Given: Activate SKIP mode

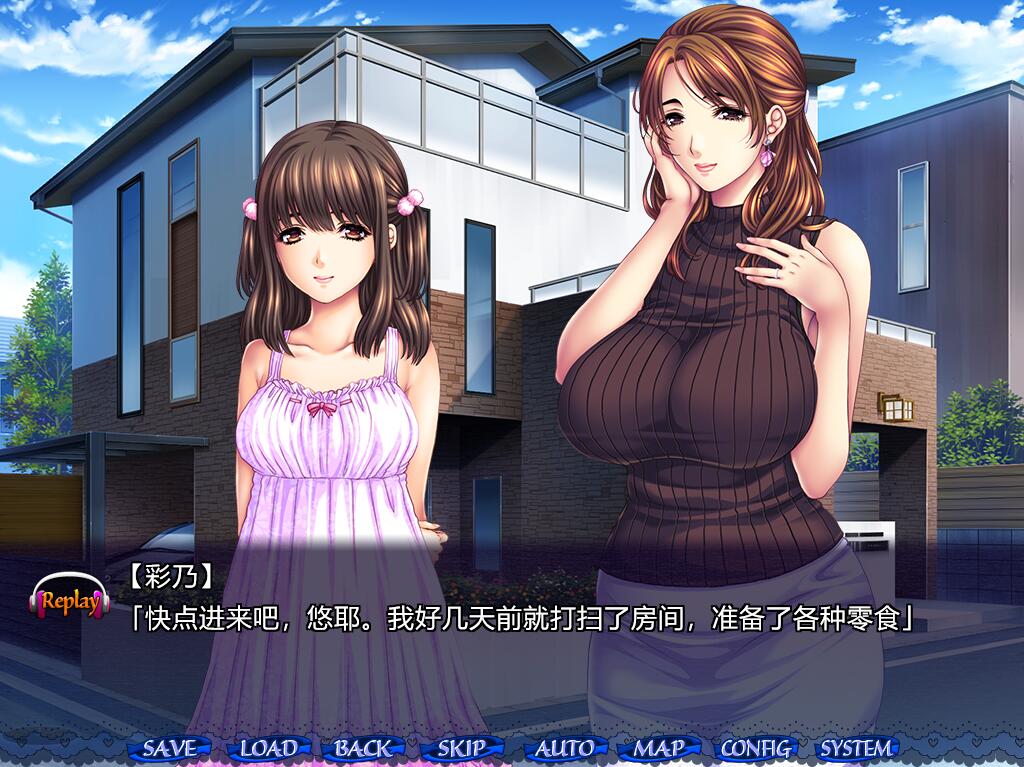Looking at the screenshot, I should [x=462, y=748].
